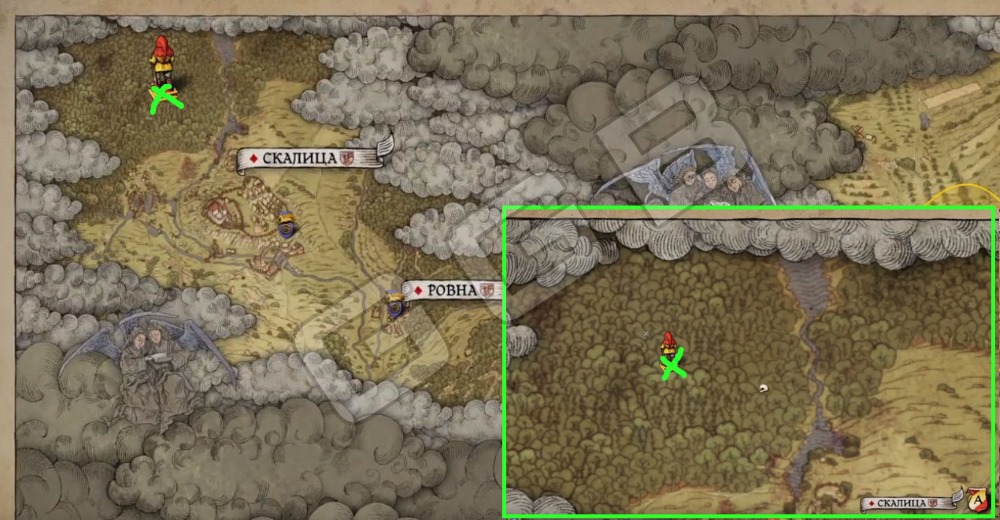This screenshot has height=520, width=1000.
Task: Select the blue shield marker in Скалица village
Action: pyautogui.click(x=287, y=224)
